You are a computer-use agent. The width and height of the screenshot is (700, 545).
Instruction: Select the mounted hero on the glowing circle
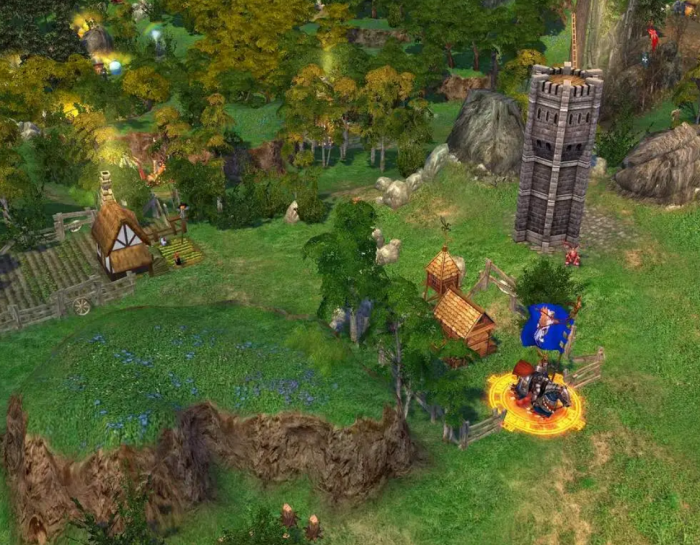click(x=540, y=391)
